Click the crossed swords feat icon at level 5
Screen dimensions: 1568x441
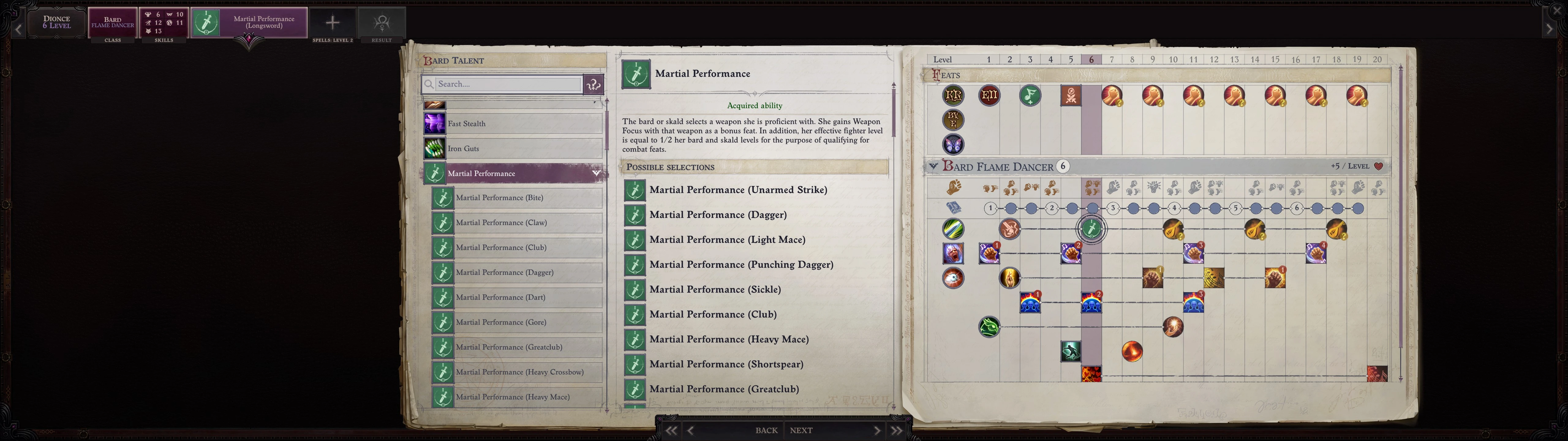[1071, 96]
